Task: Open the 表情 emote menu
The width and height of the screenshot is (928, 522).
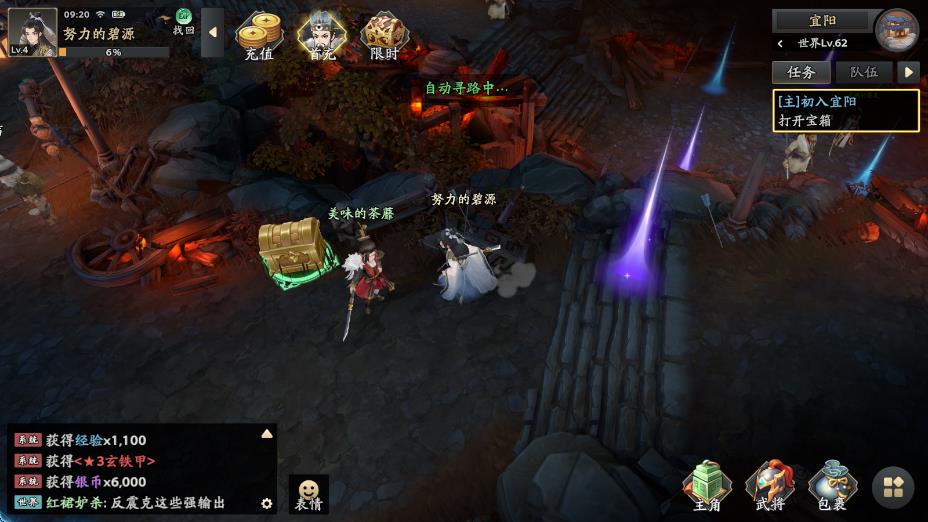Action: coord(309,493)
